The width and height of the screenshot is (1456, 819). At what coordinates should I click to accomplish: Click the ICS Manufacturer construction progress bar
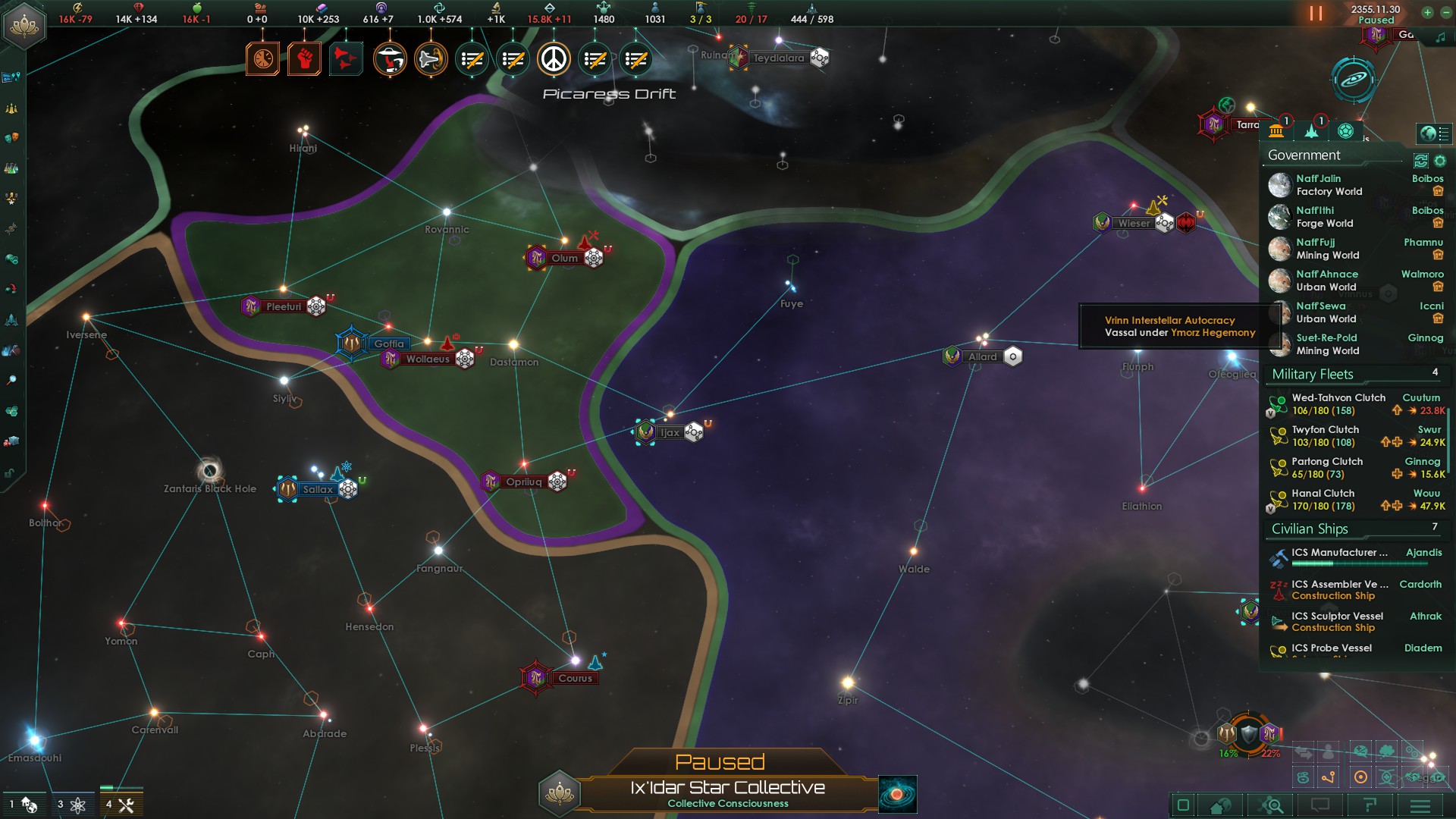click(1359, 563)
